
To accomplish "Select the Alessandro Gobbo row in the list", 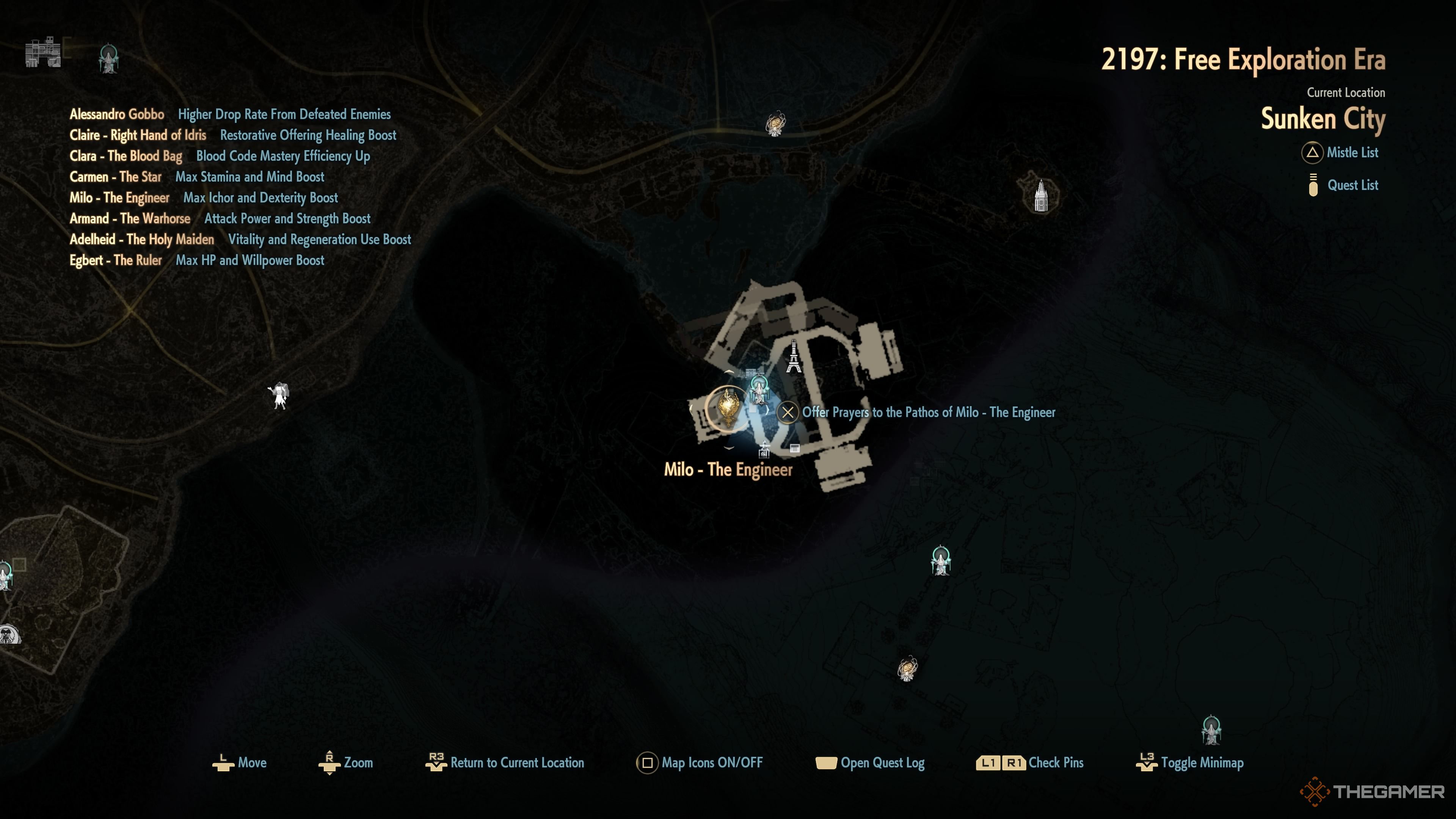I will [x=117, y=114].
